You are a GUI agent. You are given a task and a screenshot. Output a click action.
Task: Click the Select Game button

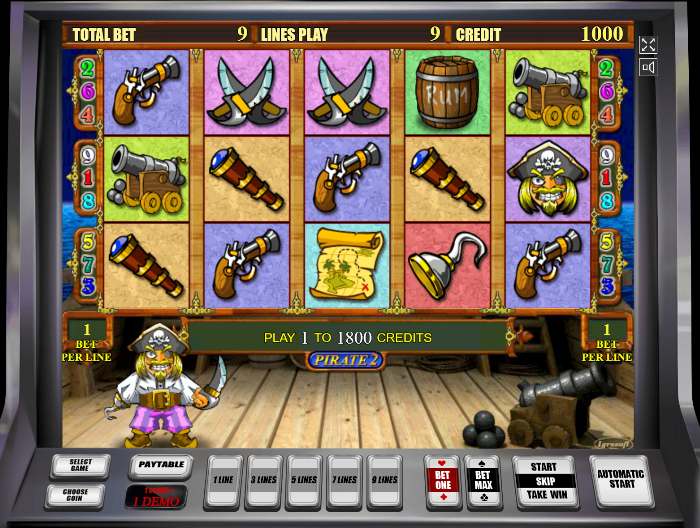[80, 466]
